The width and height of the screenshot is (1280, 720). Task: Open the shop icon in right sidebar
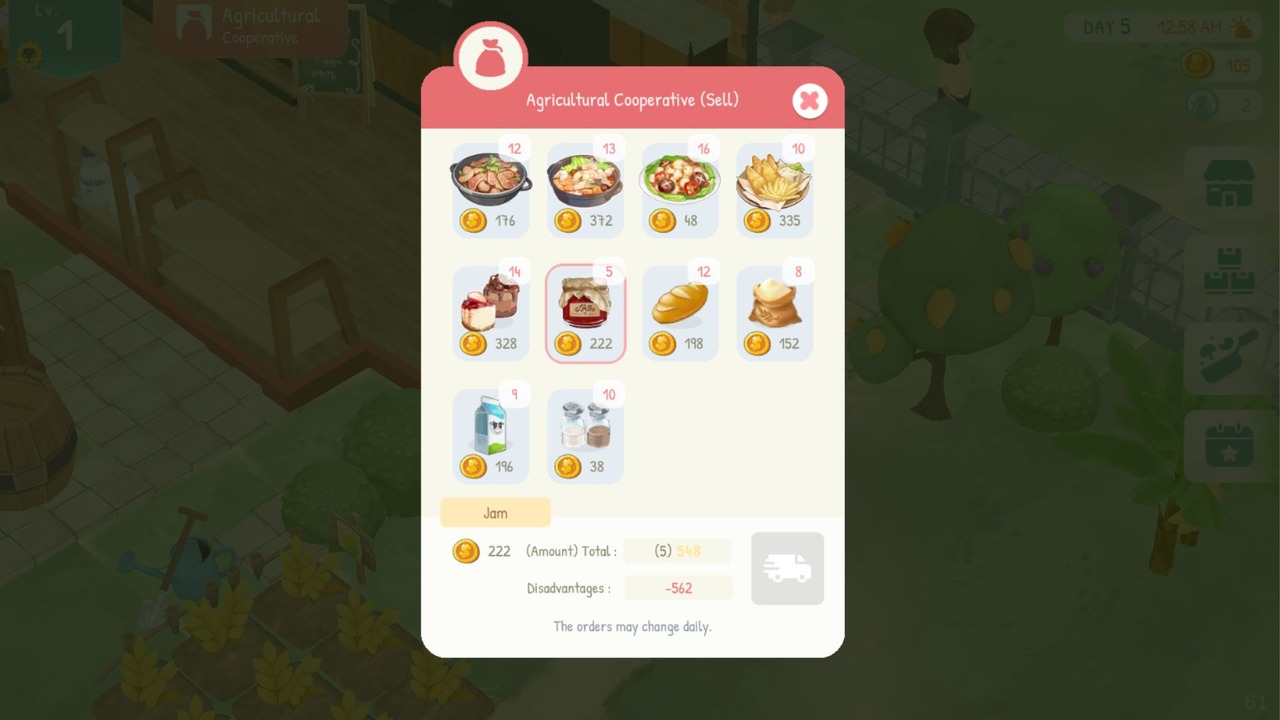coord(1229,188)
